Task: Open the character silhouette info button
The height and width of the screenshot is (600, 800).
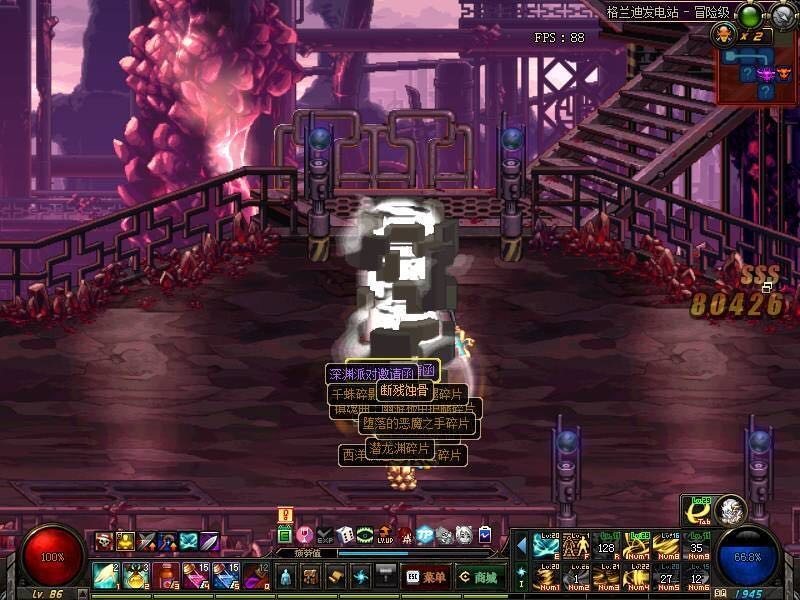Action: click(x=284, y=577)
